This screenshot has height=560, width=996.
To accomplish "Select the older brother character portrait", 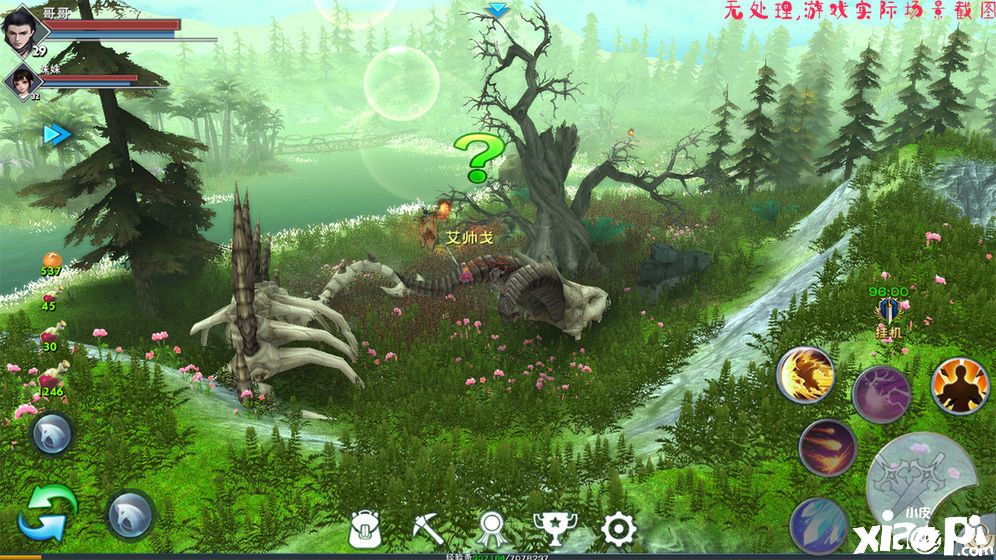I will [x=24, y=27].
